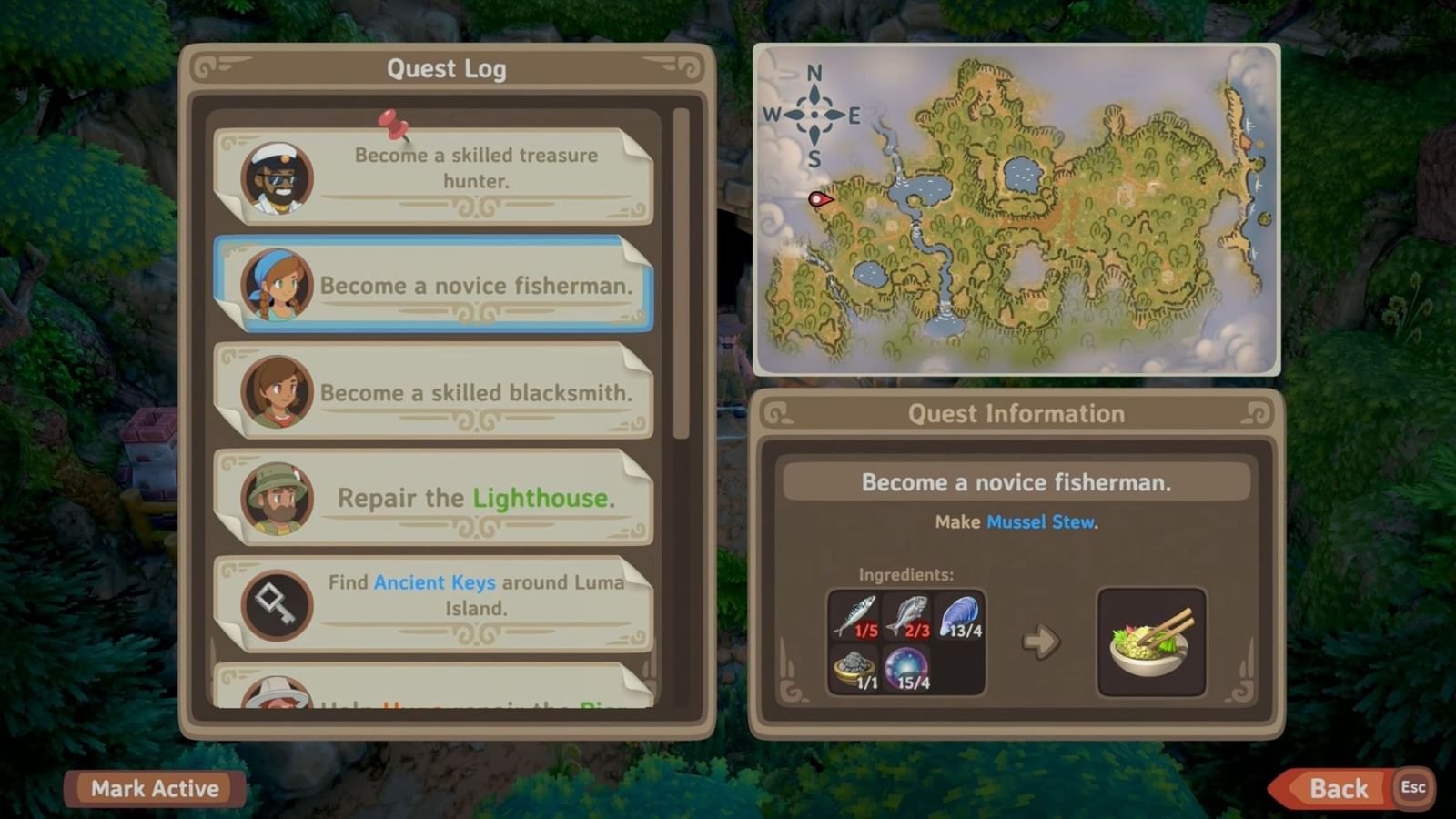
Task: Click the key icon on the Ancient Keys quest
Action: 276,605
